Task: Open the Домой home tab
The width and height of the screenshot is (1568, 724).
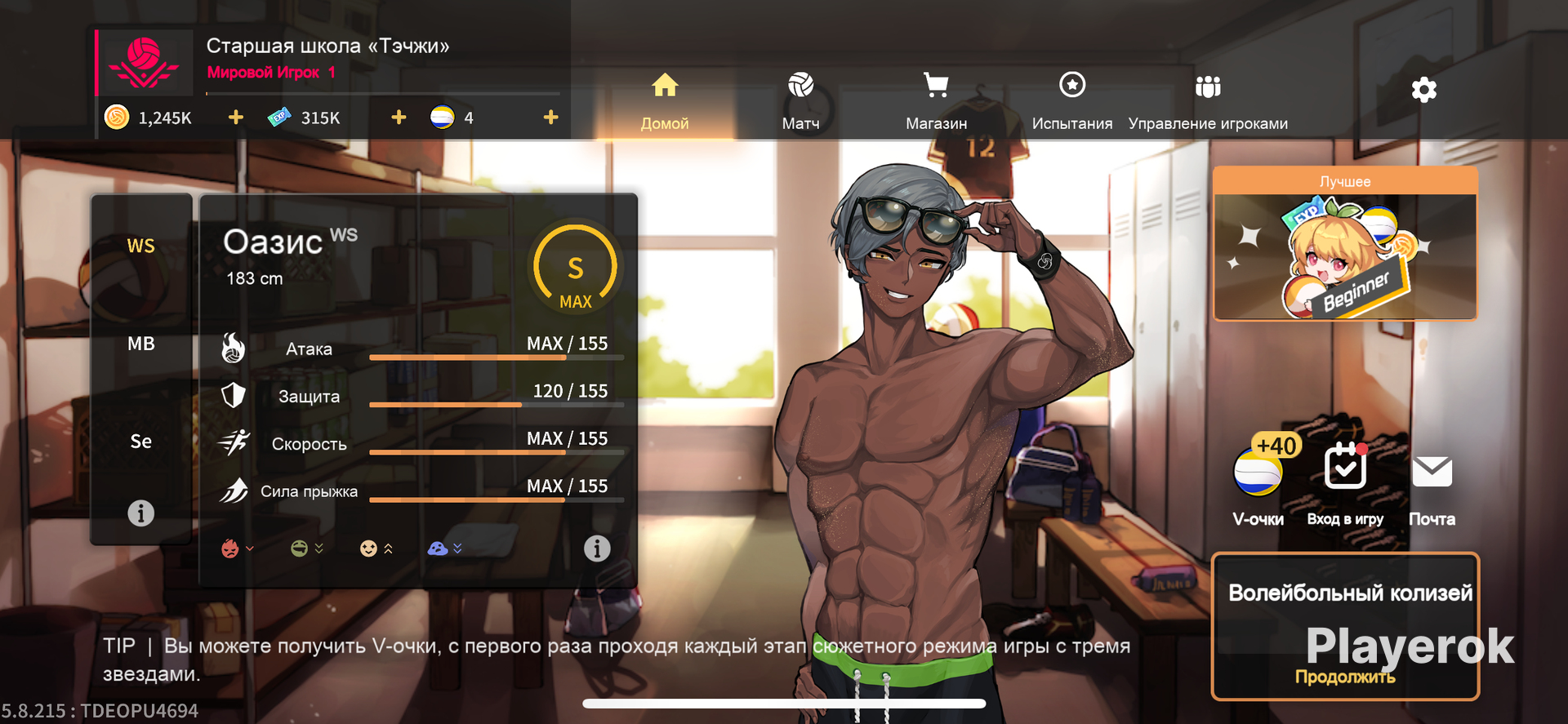Action: point(665,101)
